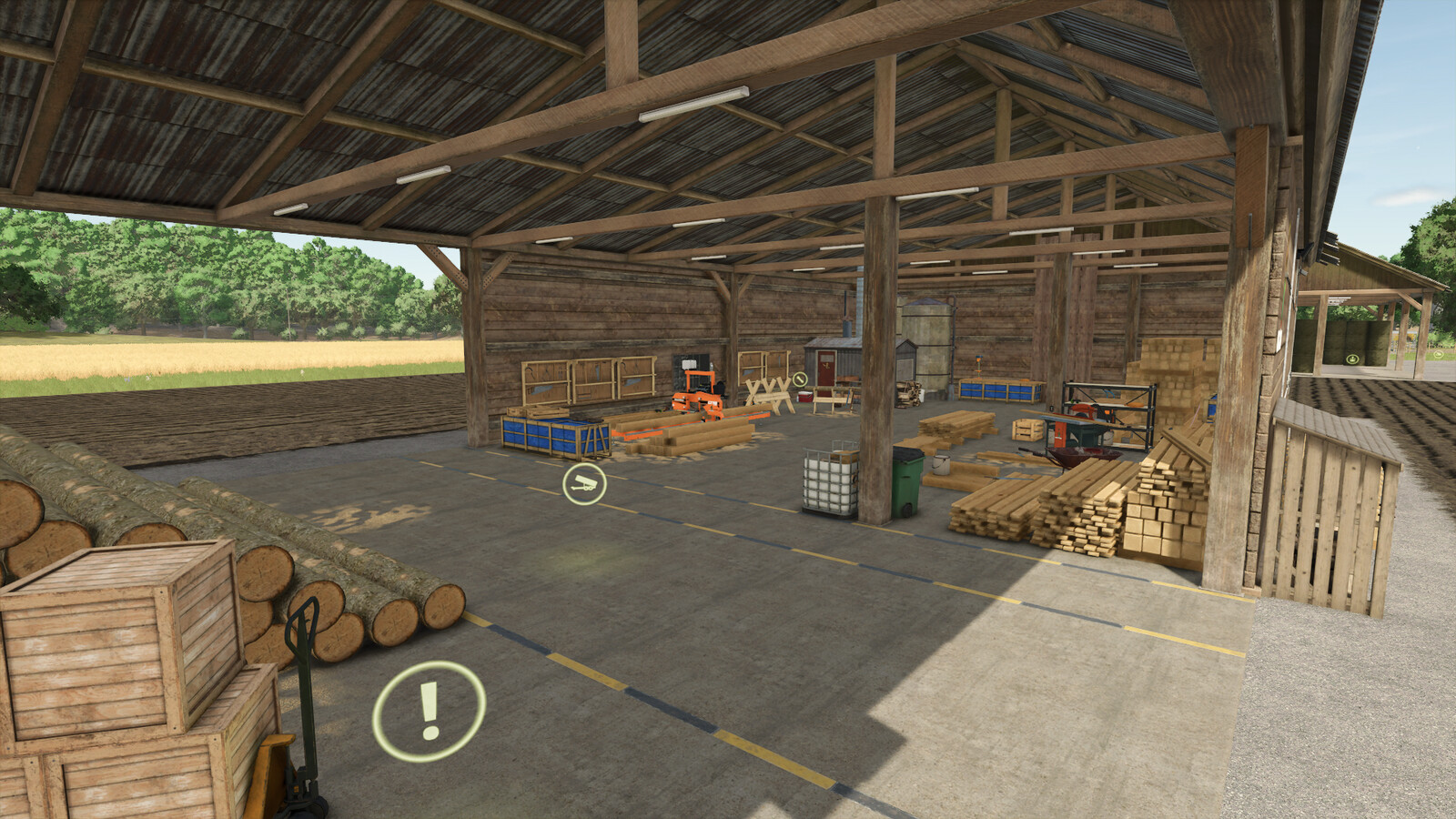Click the small round marker past the right fence

point(1439,355)
